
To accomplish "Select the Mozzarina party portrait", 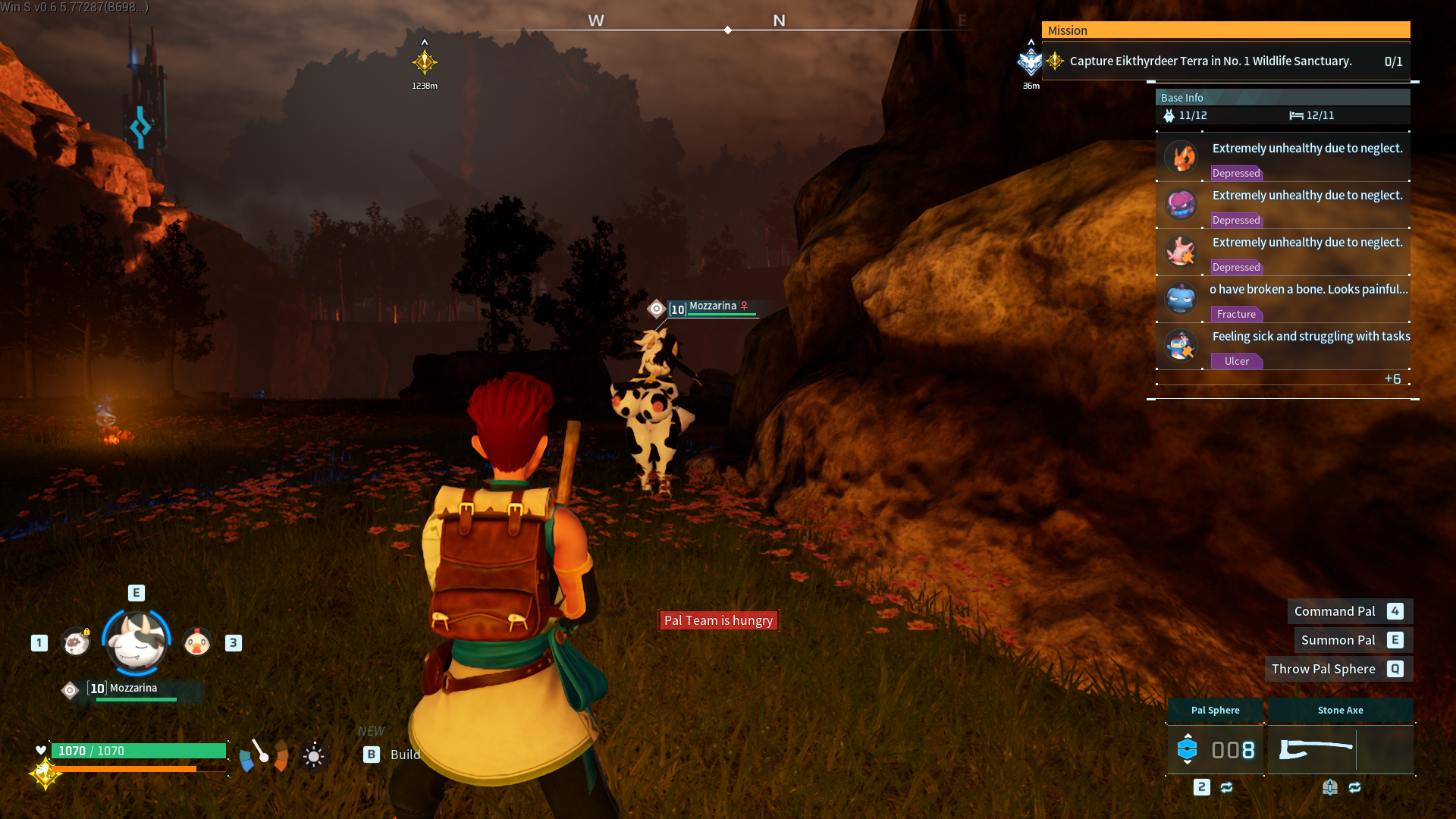I will (x=136, y=642).
